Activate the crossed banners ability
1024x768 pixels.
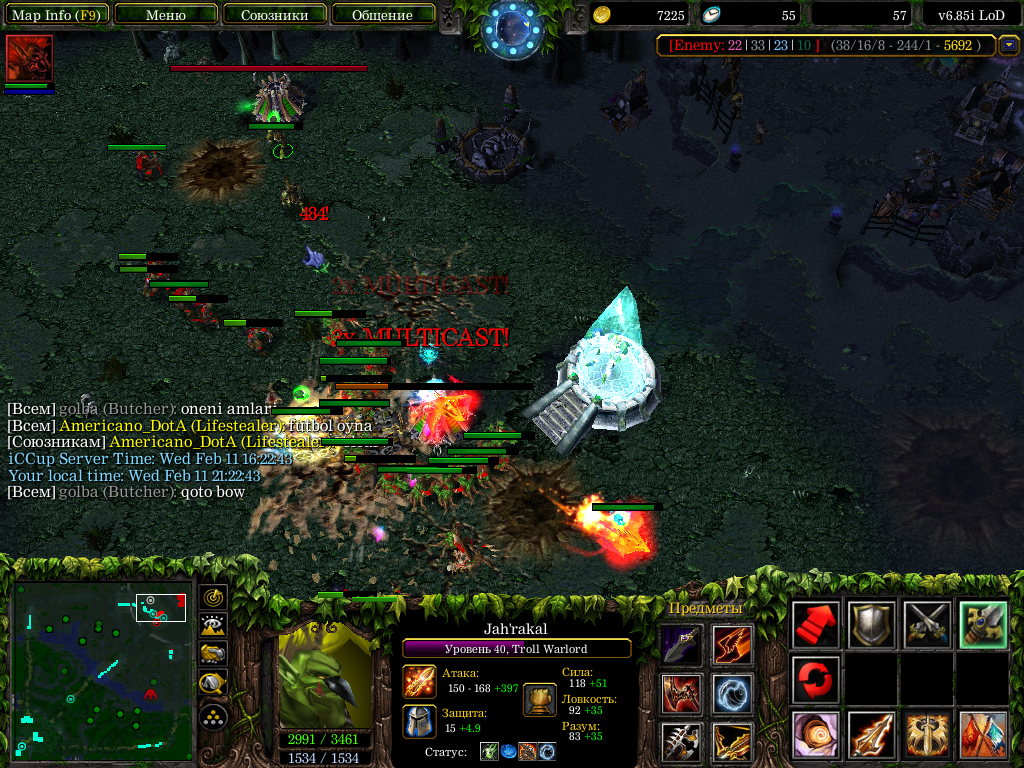(x=983, y=735)
